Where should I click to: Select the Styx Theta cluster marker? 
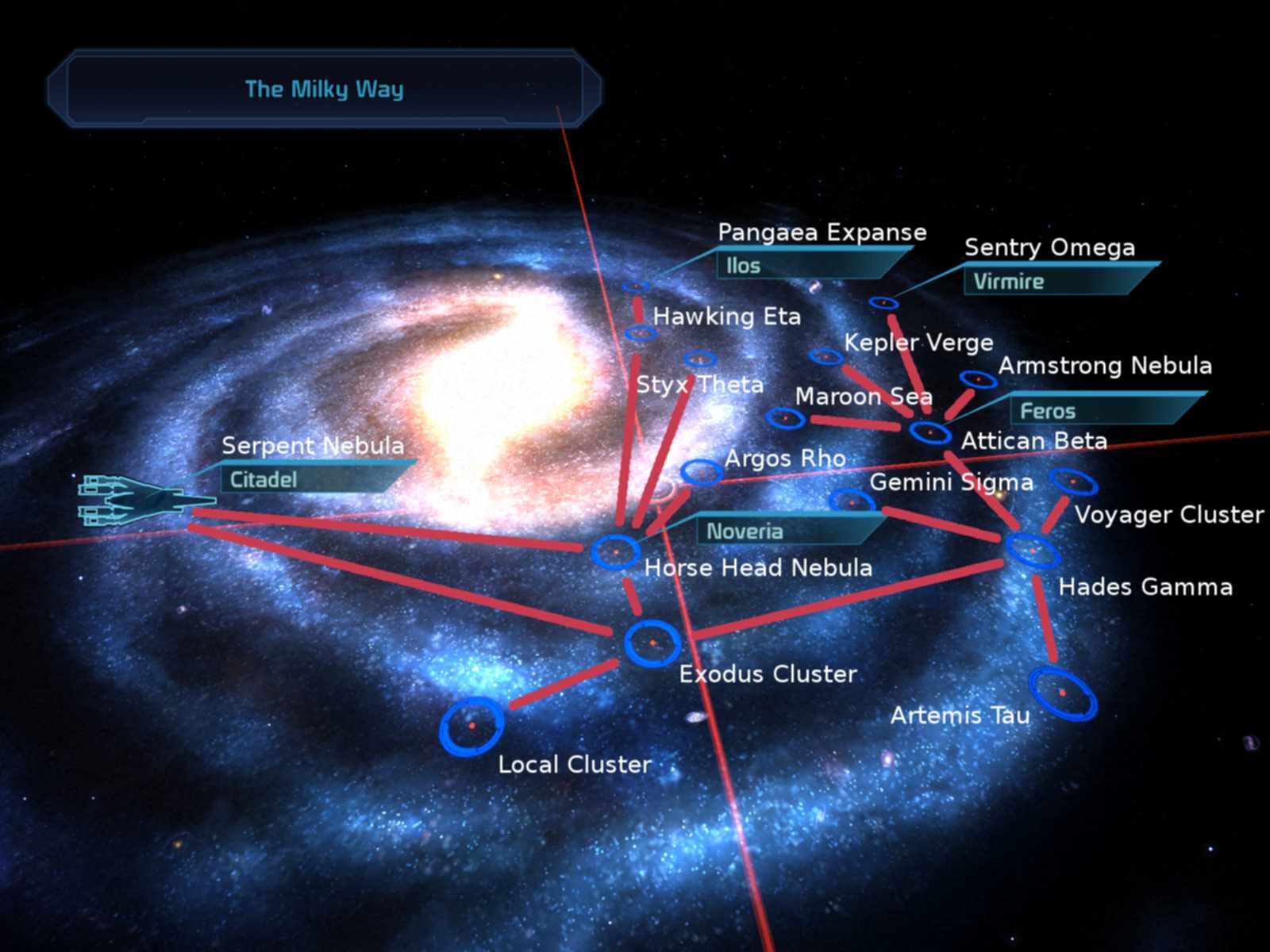click(699, 359)
